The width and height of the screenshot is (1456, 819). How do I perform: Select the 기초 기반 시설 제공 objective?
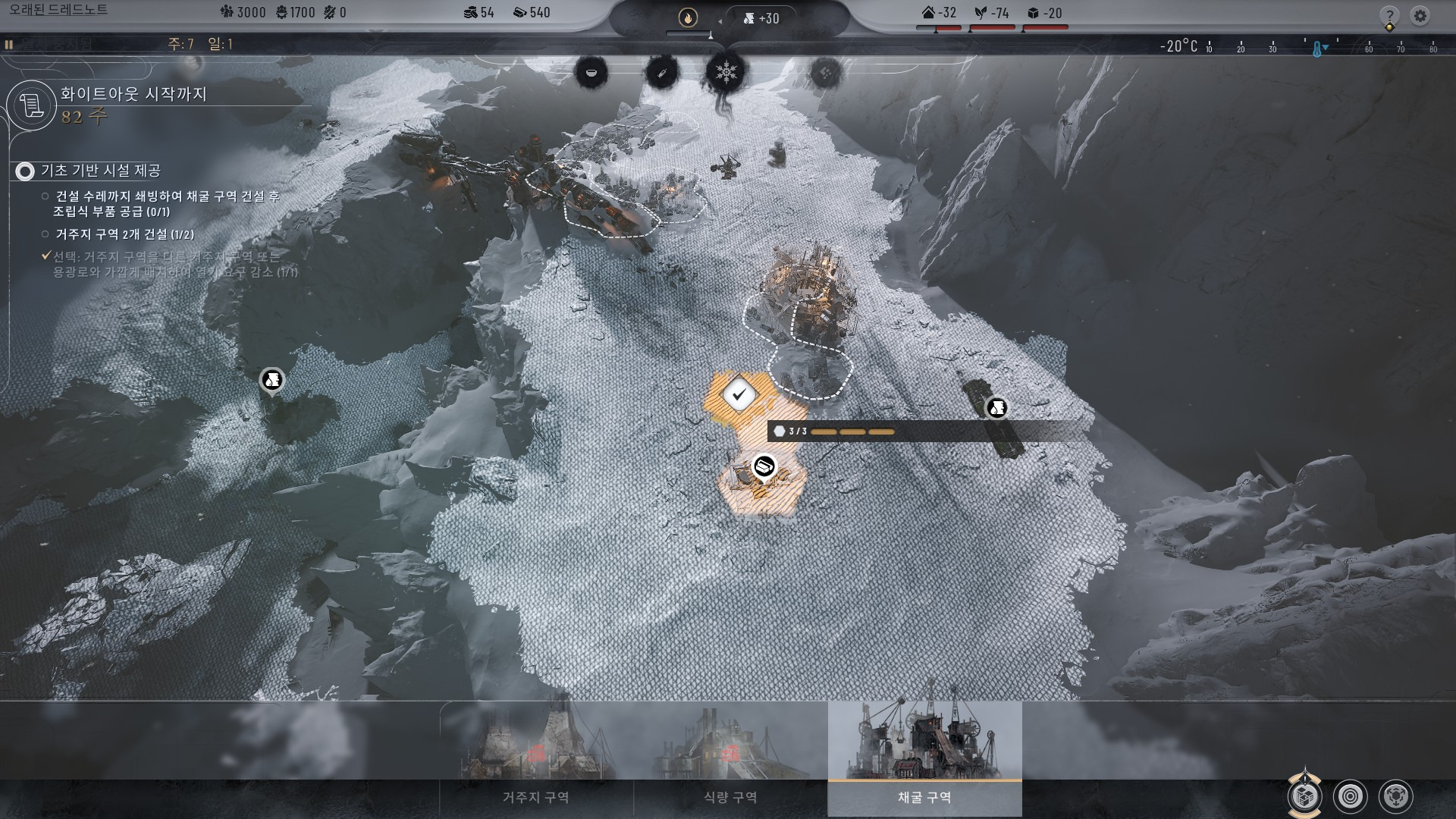[101, 171]
